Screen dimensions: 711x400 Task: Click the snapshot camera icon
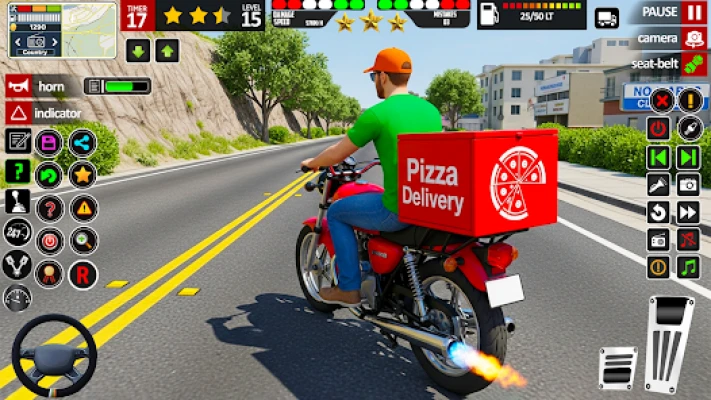pyautogui.click(x=688, y=185)
